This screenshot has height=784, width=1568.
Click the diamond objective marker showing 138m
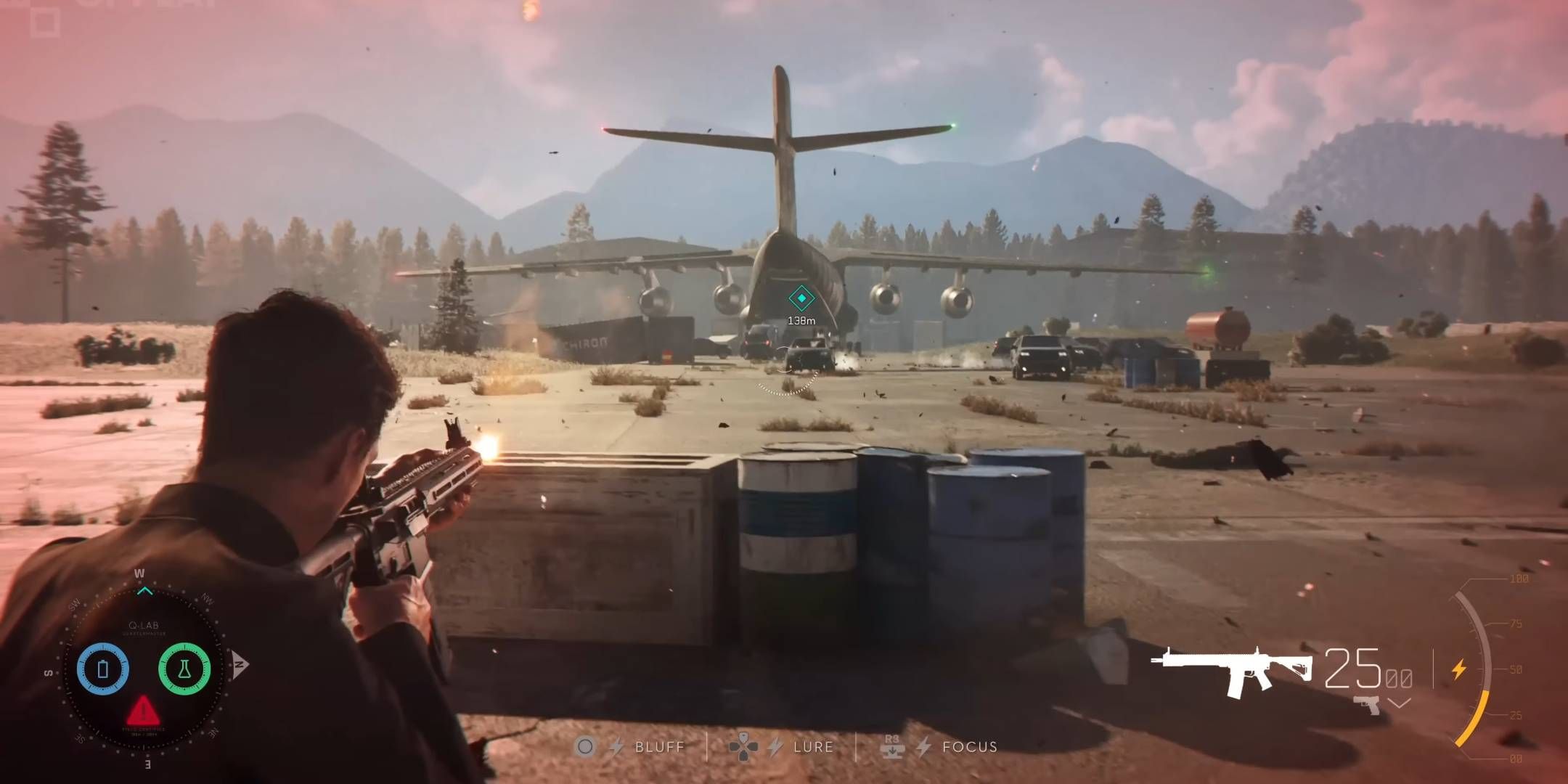click(x=801, y=296)
